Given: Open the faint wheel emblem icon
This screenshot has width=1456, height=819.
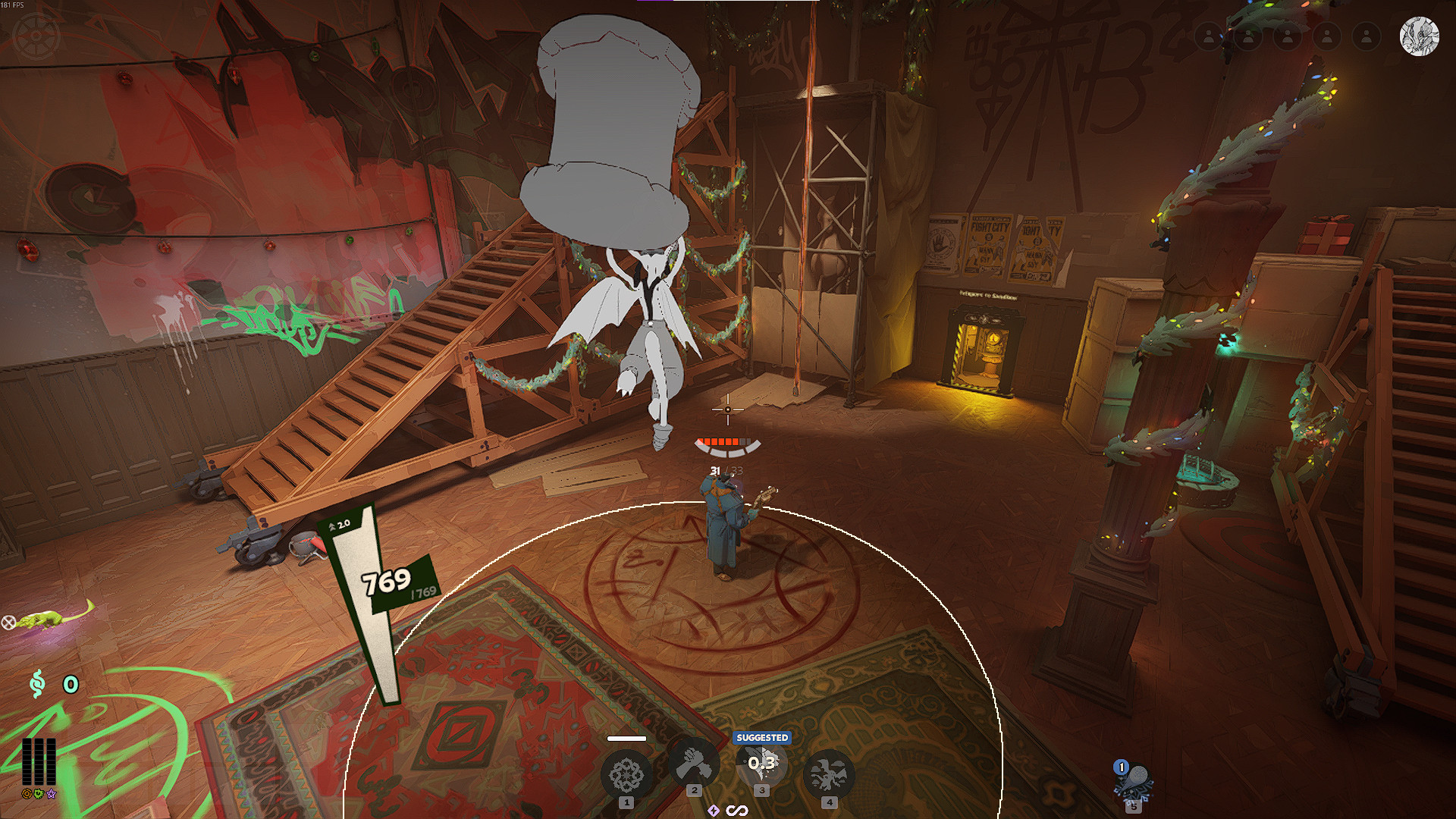Looking at the screenshot, I should click(36, 36).
